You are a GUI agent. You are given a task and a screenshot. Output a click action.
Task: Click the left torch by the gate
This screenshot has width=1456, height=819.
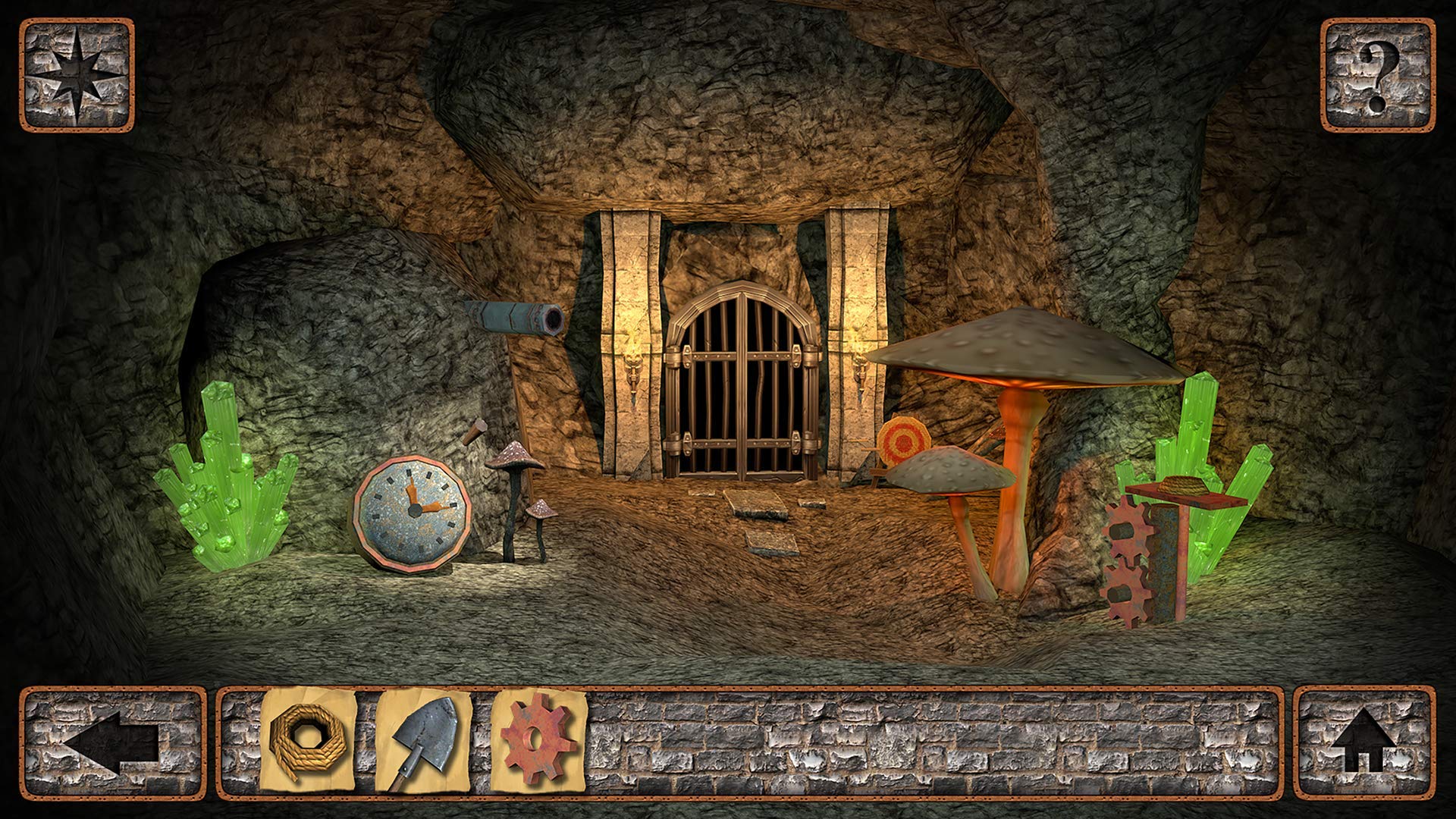(x=635, y=372)
